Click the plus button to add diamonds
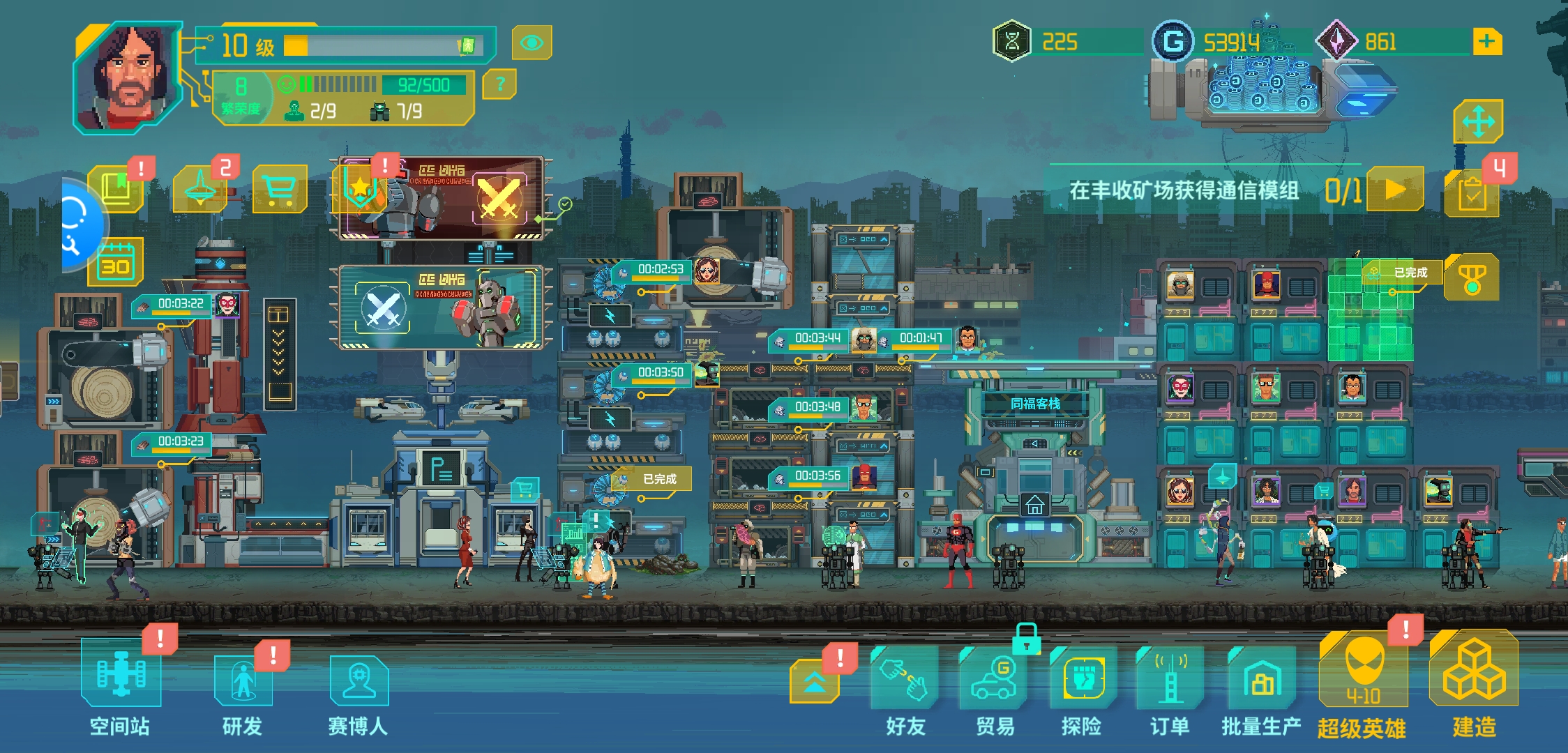Screen dimensions: 1568x753 coord(1487,42)
